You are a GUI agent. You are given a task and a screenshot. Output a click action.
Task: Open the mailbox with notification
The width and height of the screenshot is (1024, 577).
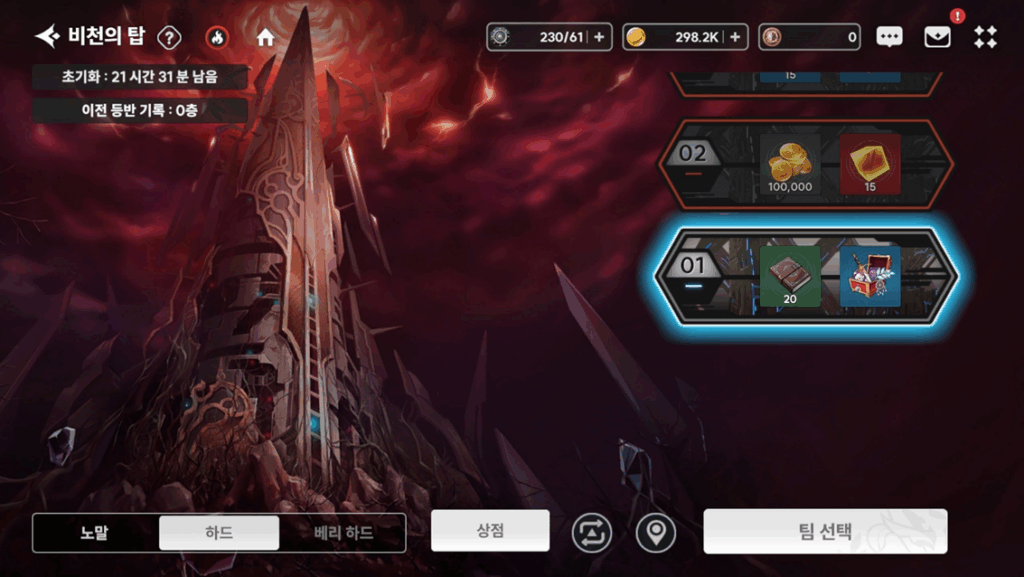coord(937,37)
